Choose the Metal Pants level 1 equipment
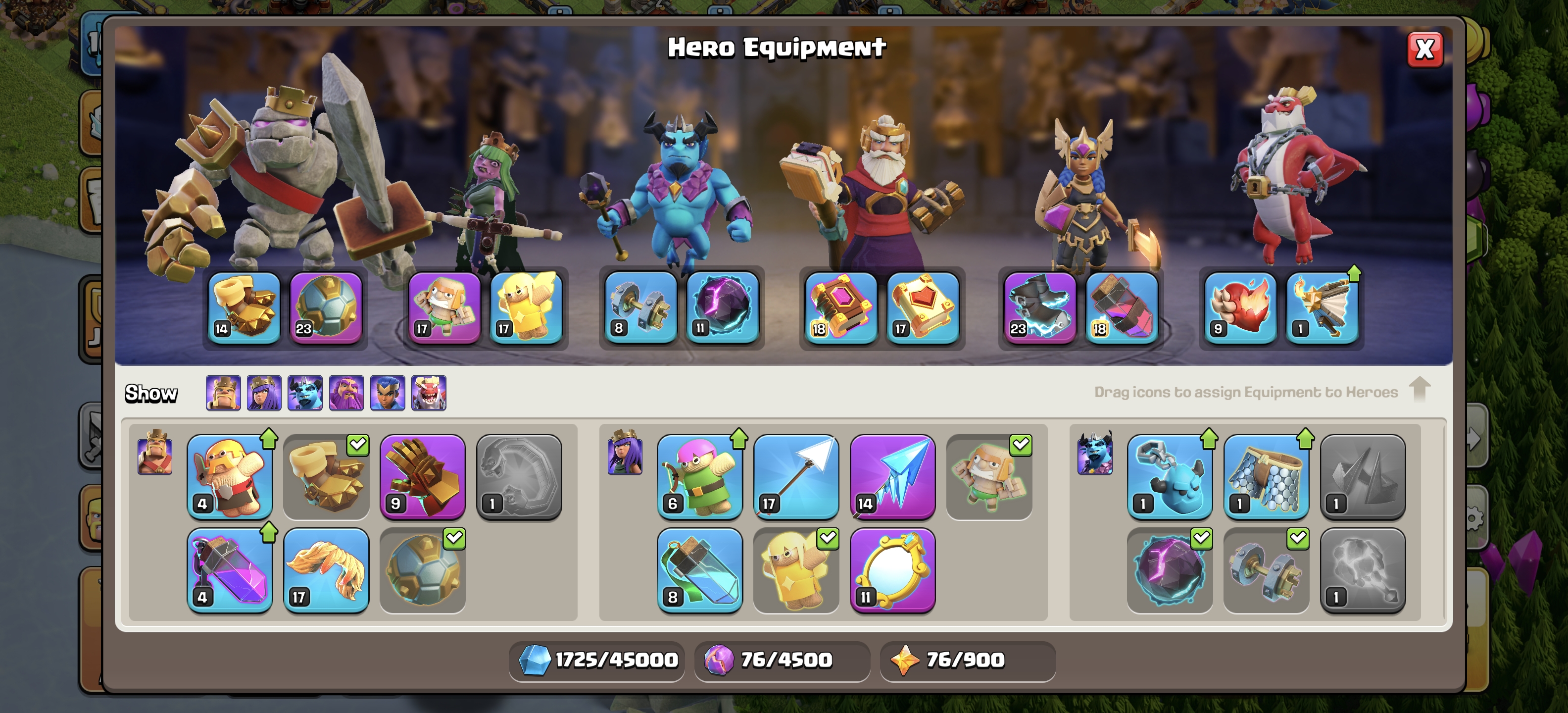Image resolution: width=1568 pixels, height=713 pixels. [1266, 477]
